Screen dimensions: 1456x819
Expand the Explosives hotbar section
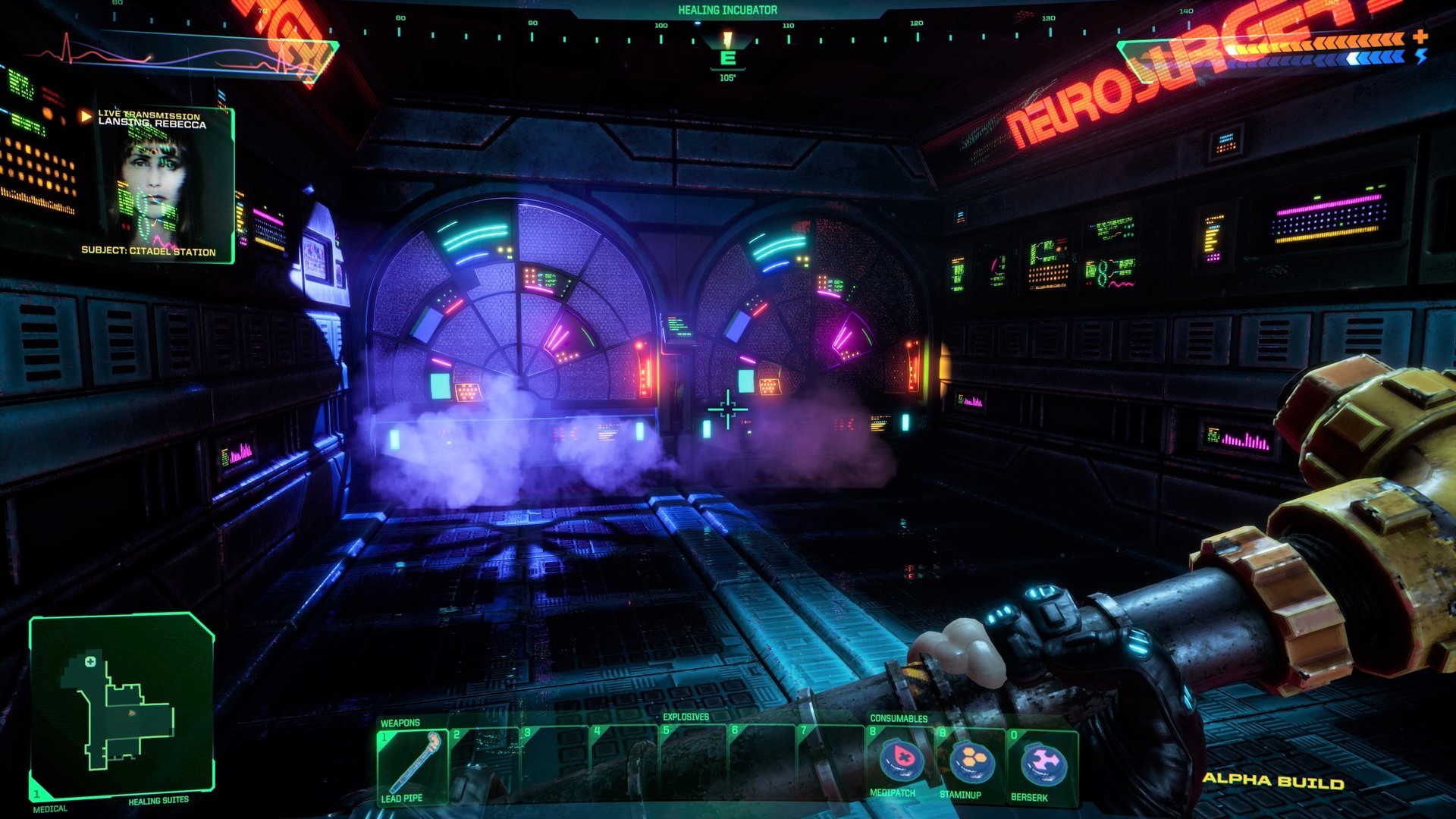[686, 717]
